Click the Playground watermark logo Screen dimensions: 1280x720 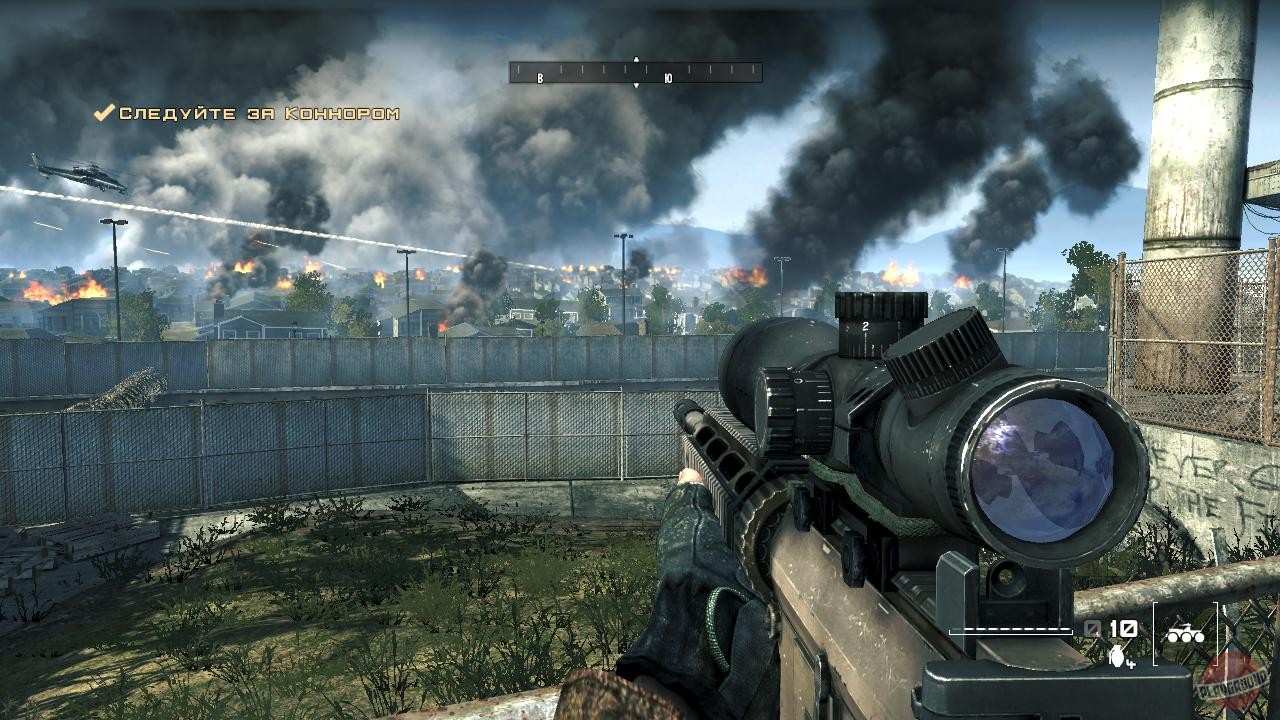tap(1230, 685)
